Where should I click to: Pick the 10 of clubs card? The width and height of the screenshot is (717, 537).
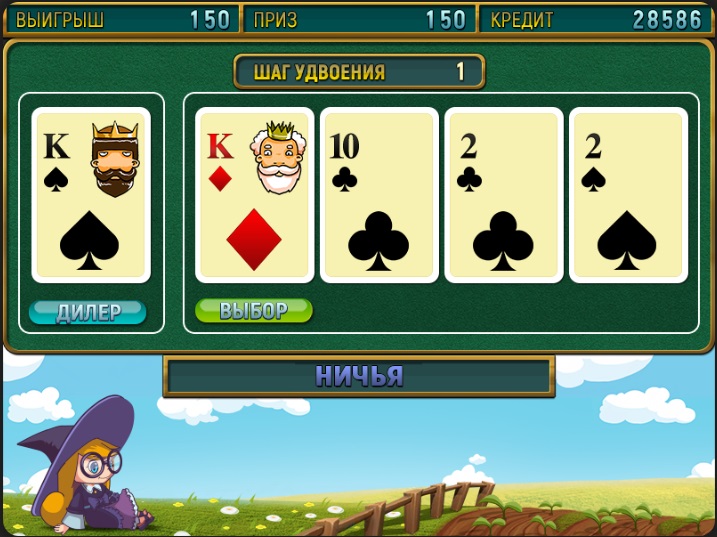point(379,195)
